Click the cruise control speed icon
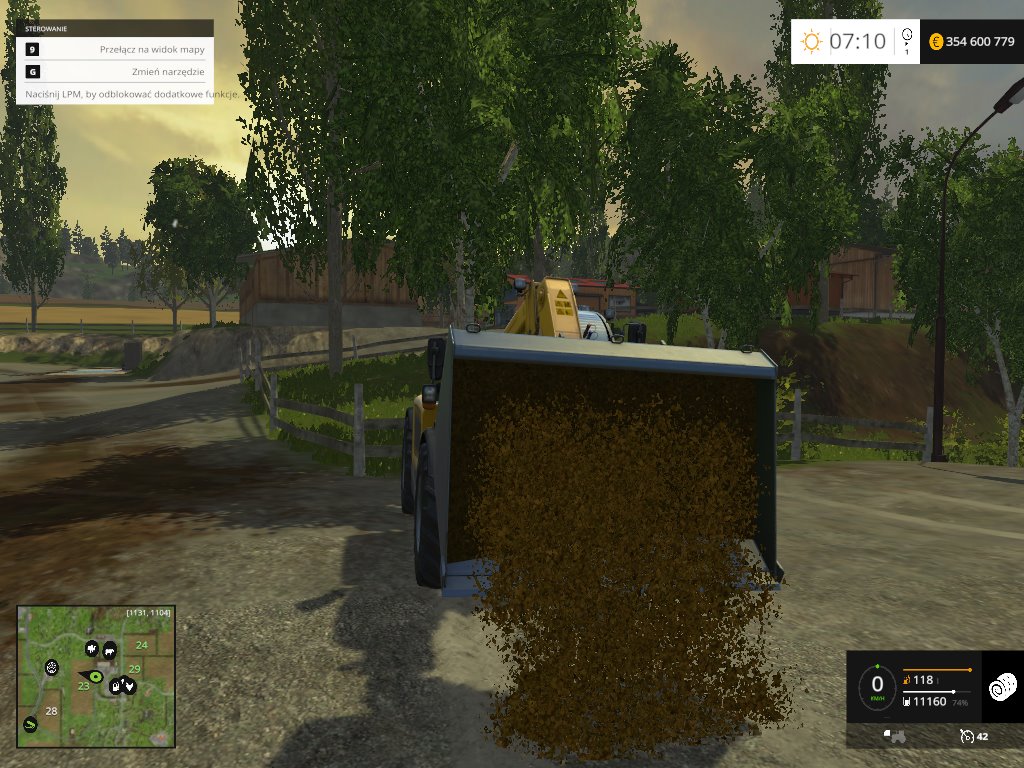Screen dimensions: 1024x768 (966, 736)
